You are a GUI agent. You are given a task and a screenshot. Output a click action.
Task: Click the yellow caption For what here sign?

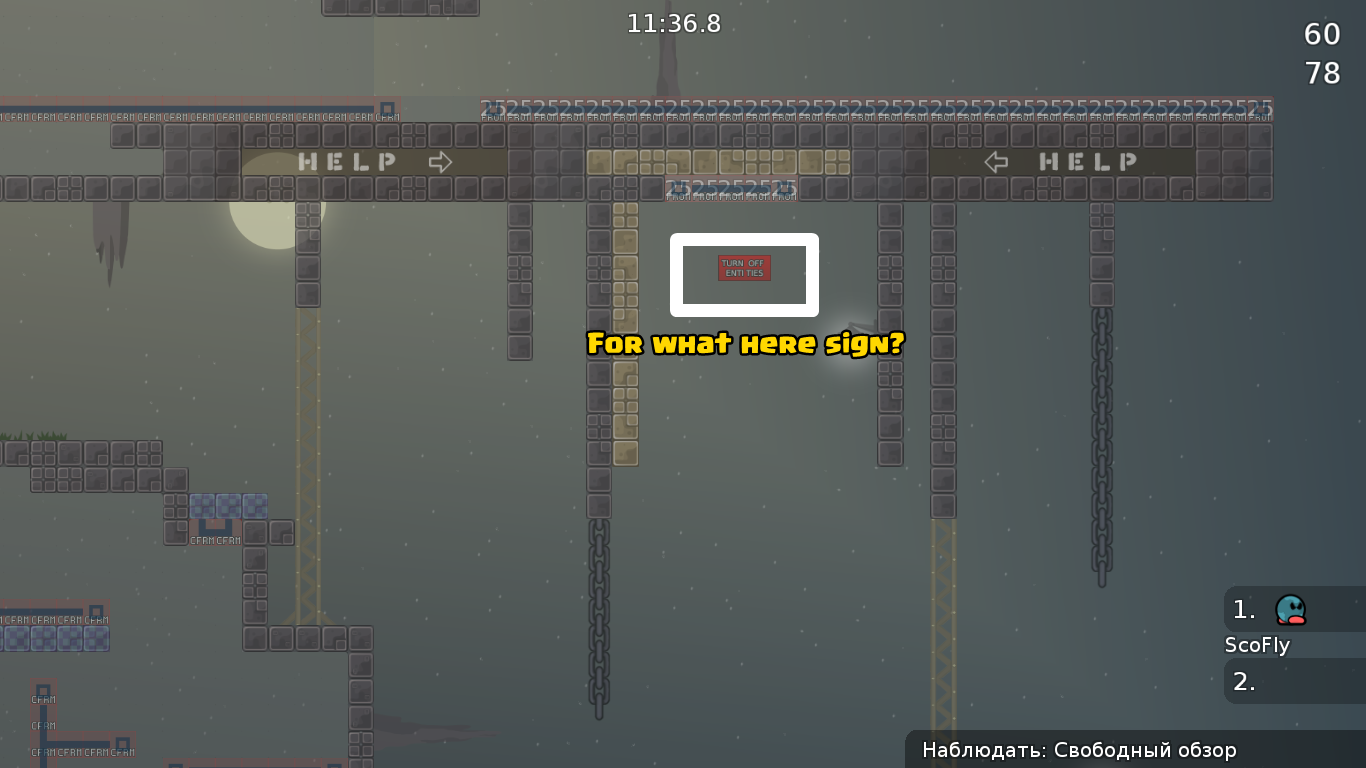(x=744, y=344)
